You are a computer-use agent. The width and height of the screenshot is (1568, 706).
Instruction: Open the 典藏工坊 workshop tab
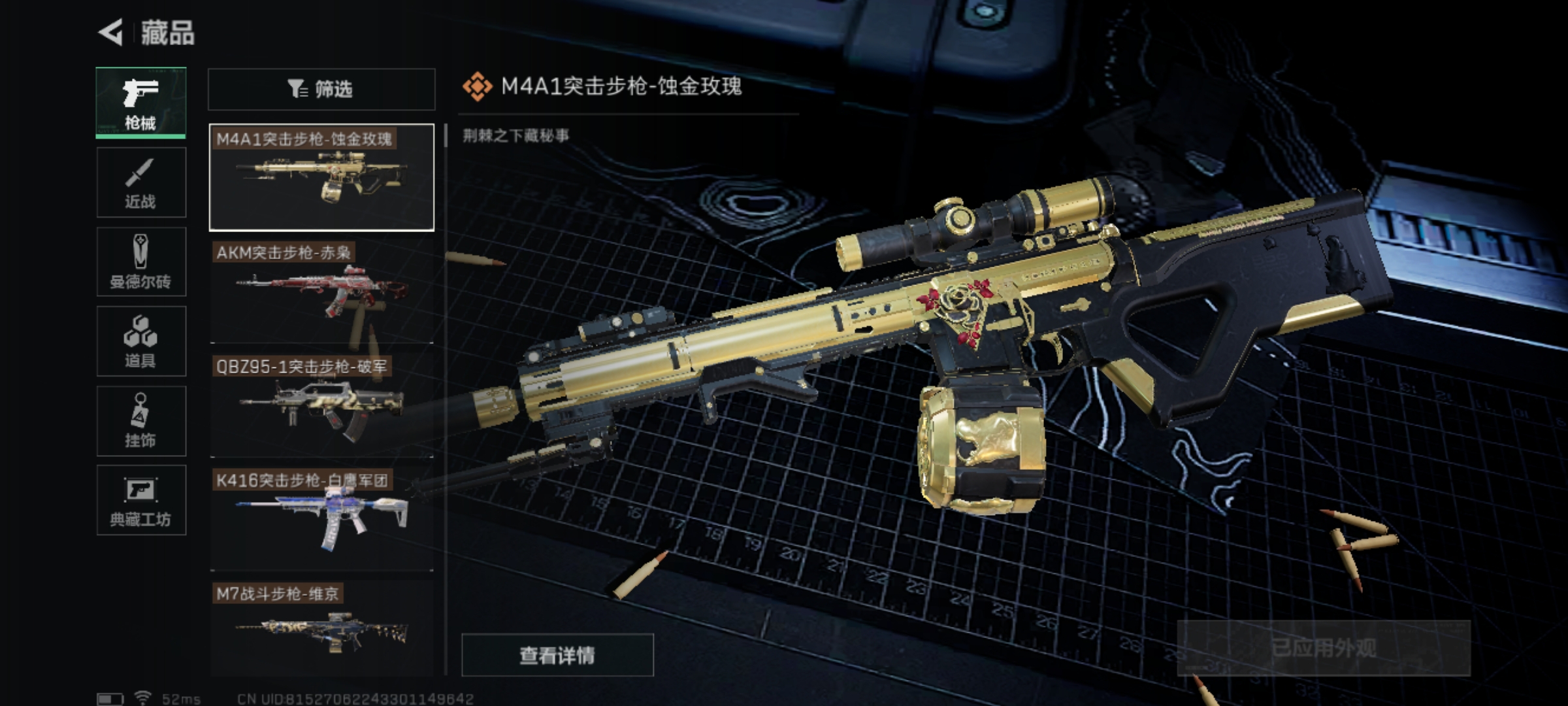141,501
